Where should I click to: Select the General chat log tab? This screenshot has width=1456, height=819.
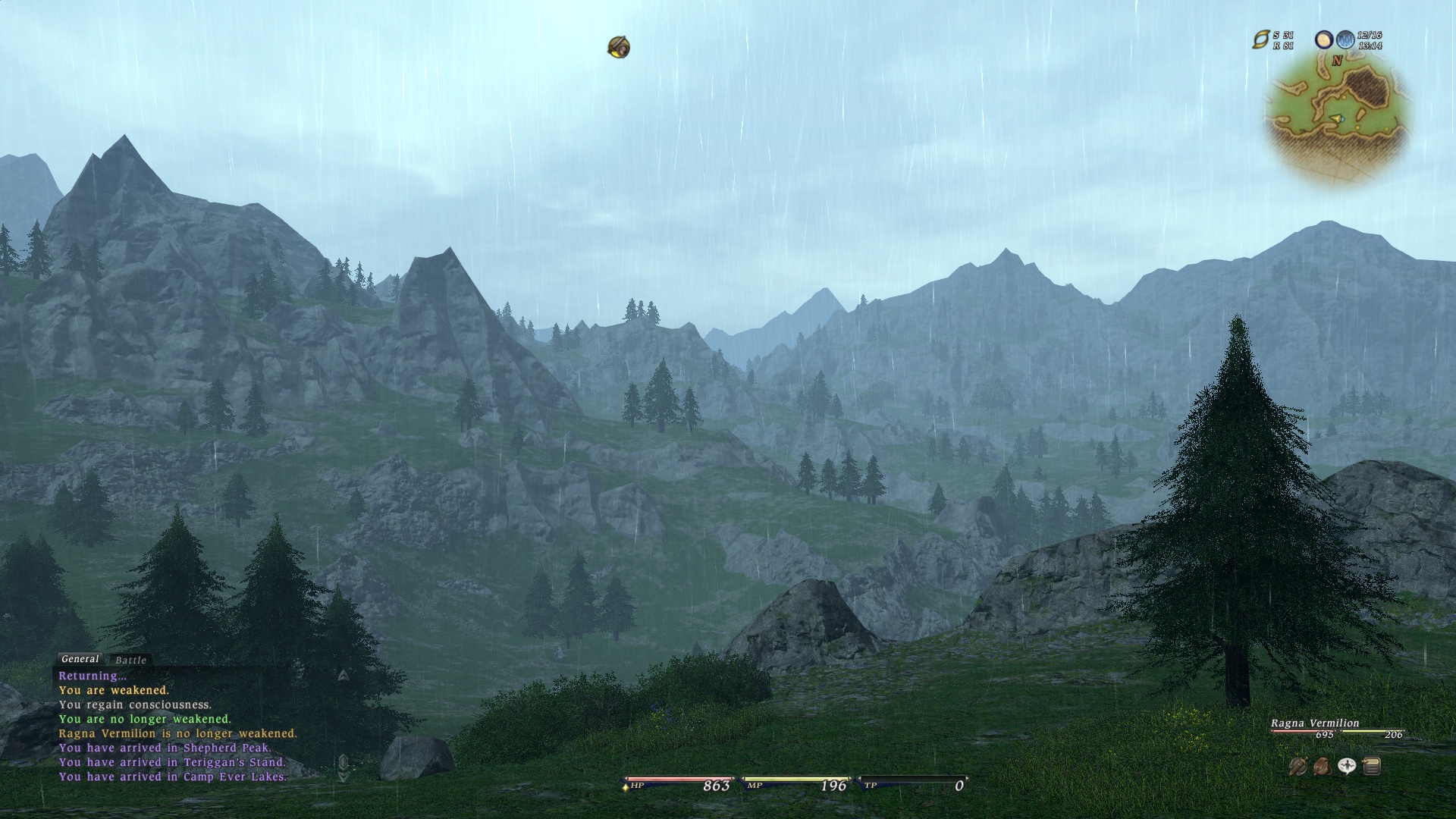click(x=80, y=659)
